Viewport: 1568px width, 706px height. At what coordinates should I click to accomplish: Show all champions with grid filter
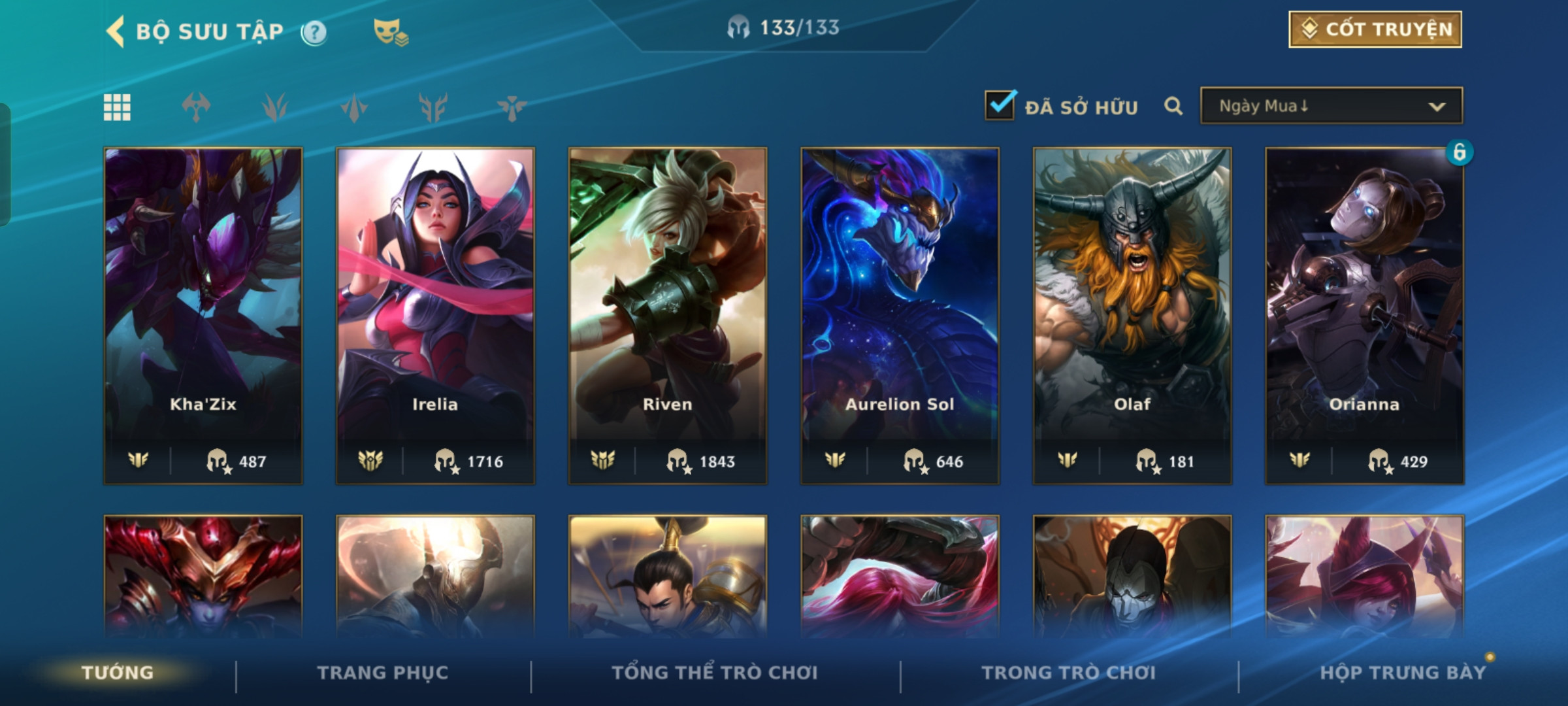click(118, 107)
